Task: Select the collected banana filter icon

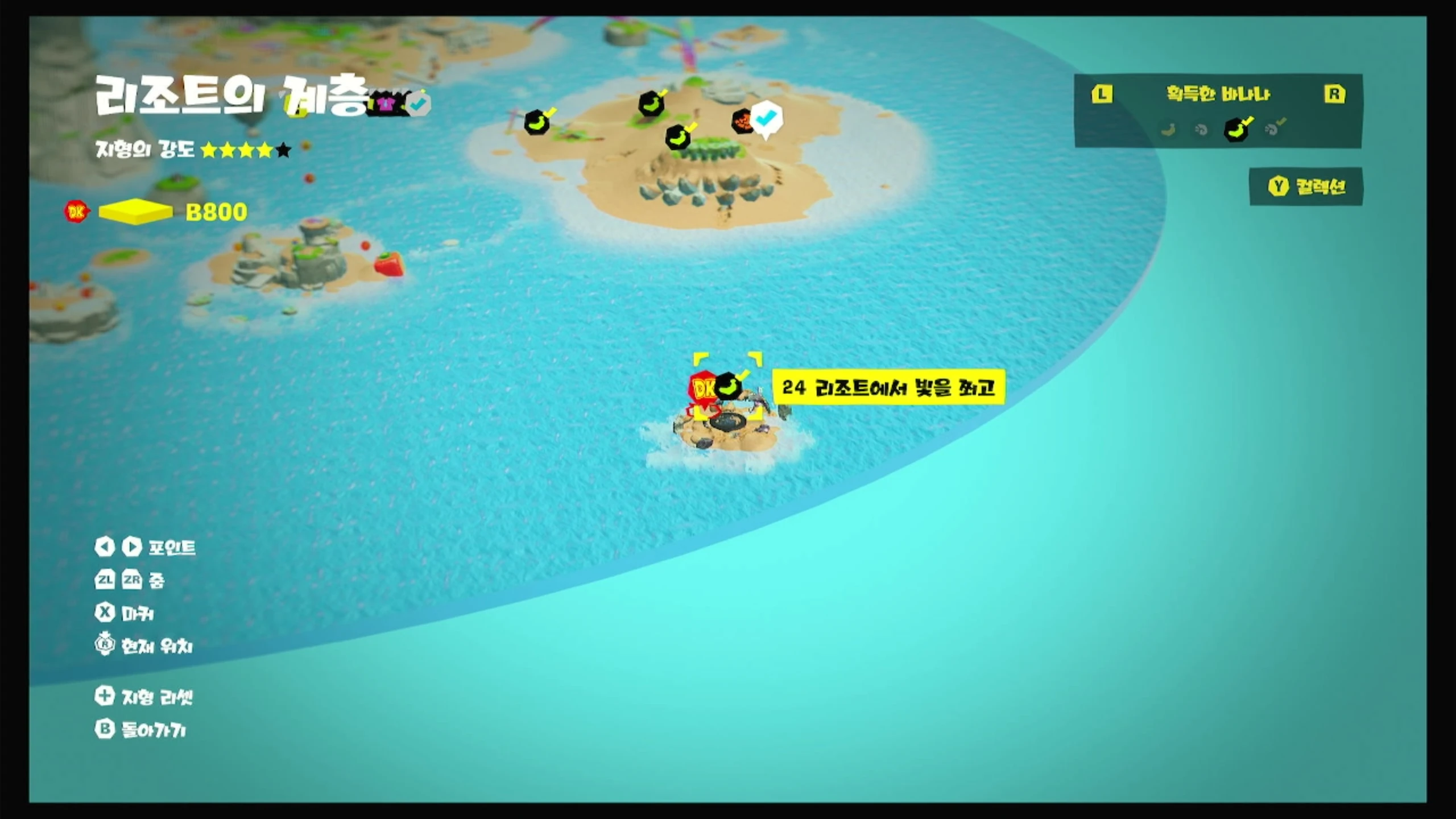Action: point(1236,129)
